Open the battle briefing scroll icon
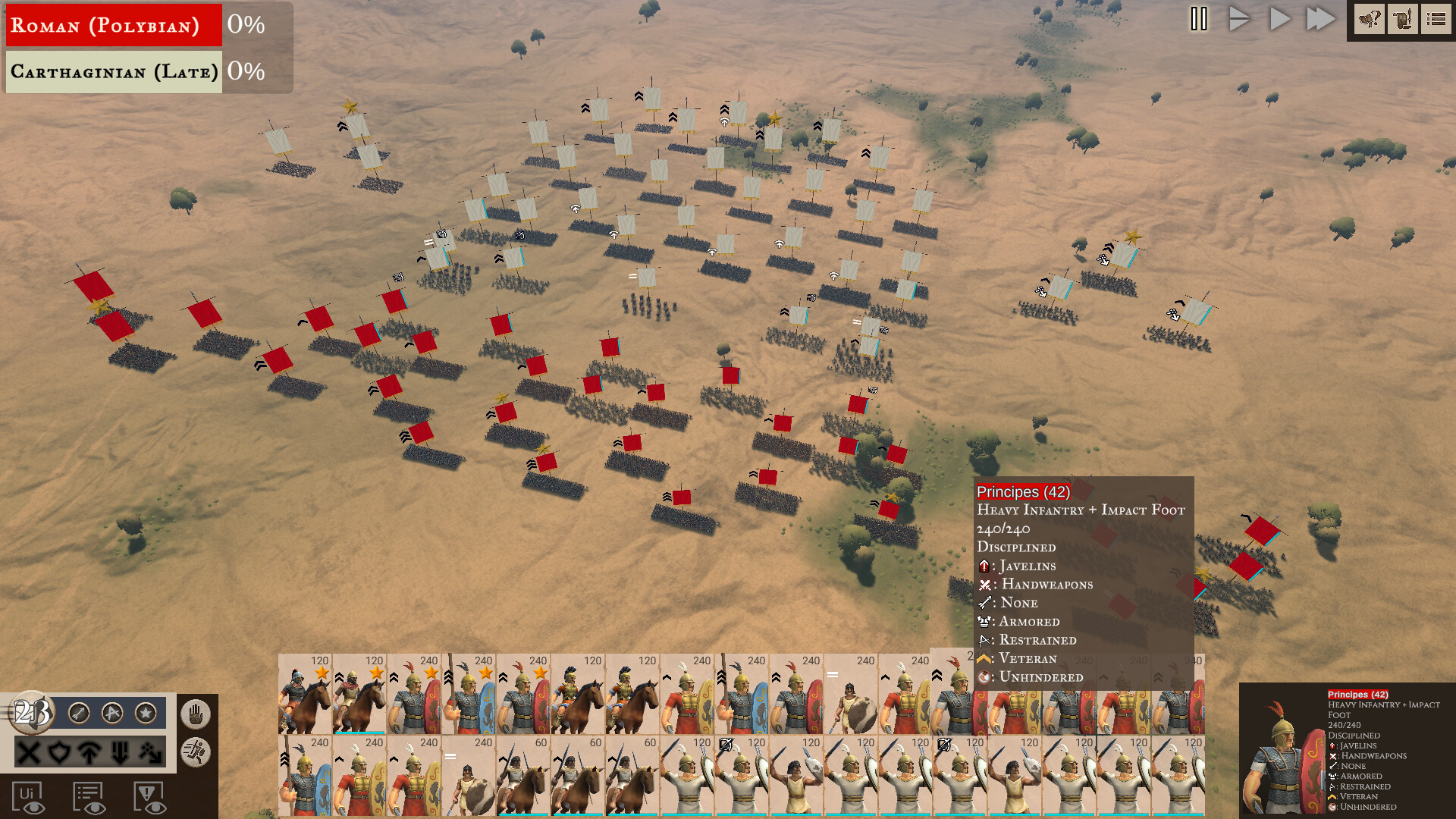Screen dimensions: 1456x819 click(x=1403, y=20)
